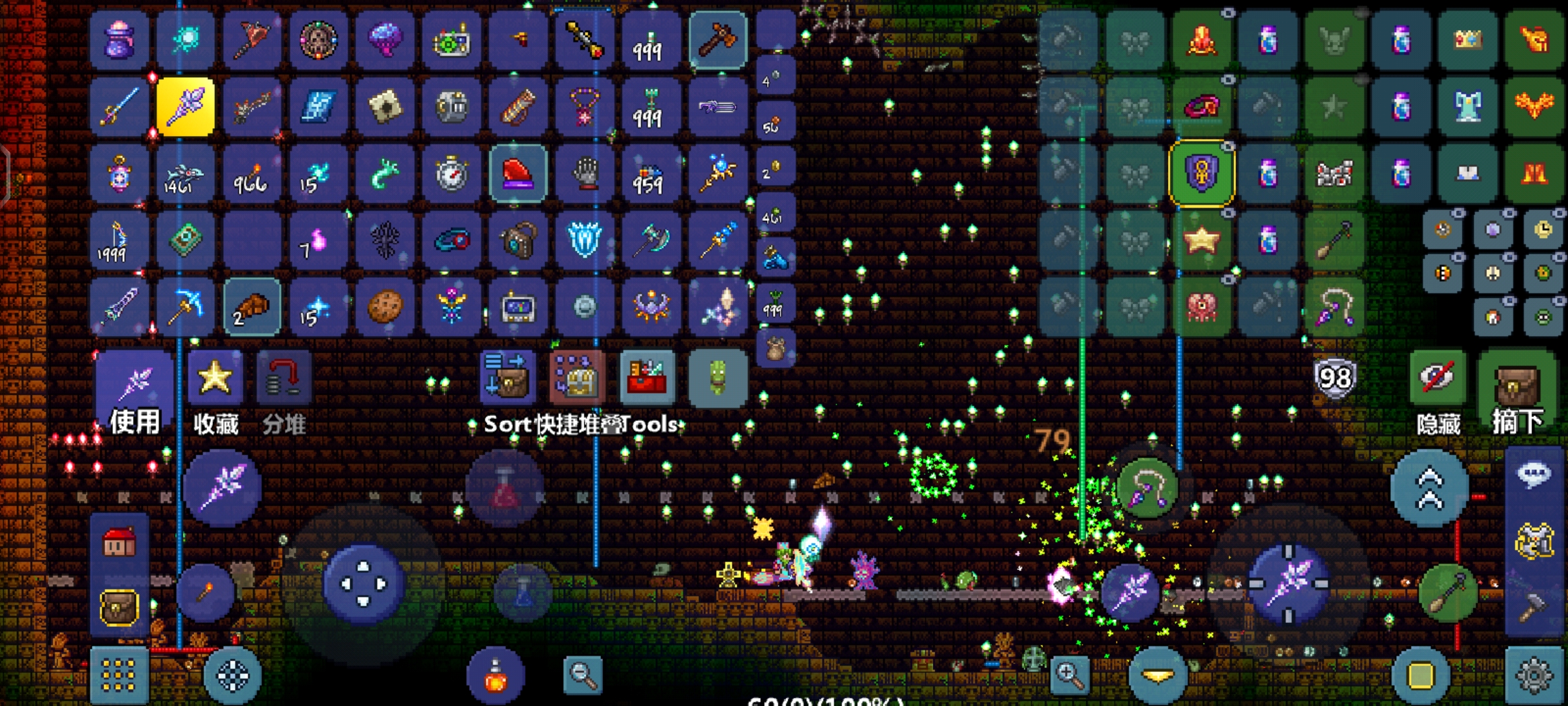This screenshot has height=706, width=1568.
Task: Tap the 使用 (use) button
Action: [x=135, y=394]
